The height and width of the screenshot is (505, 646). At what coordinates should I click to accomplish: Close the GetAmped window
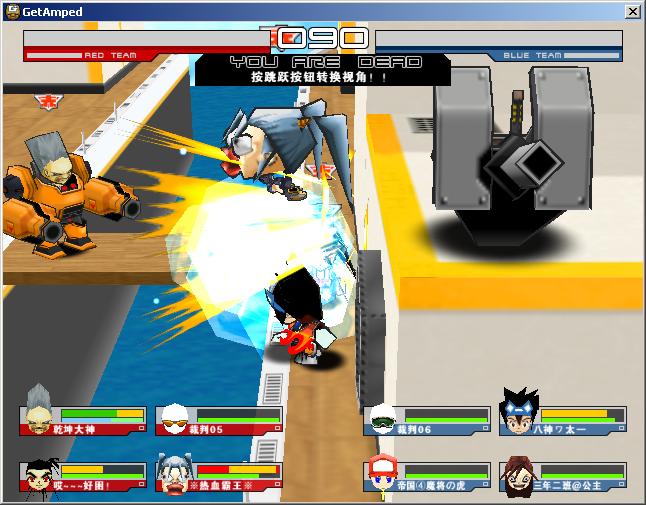coord(632,11)
